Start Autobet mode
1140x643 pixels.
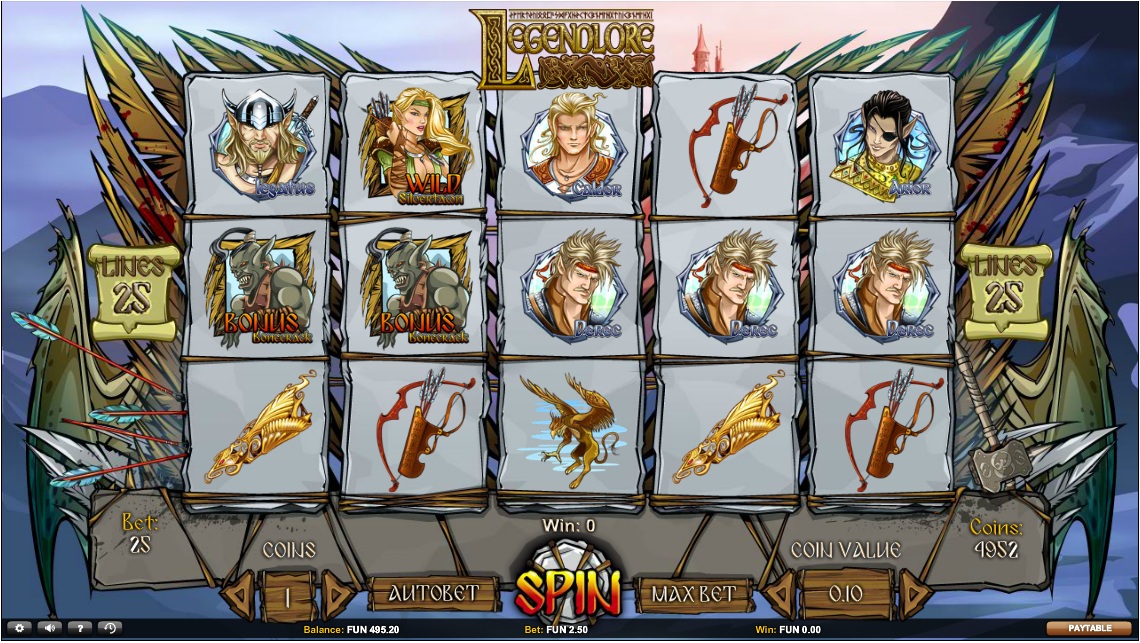click(x=433, y=594)
